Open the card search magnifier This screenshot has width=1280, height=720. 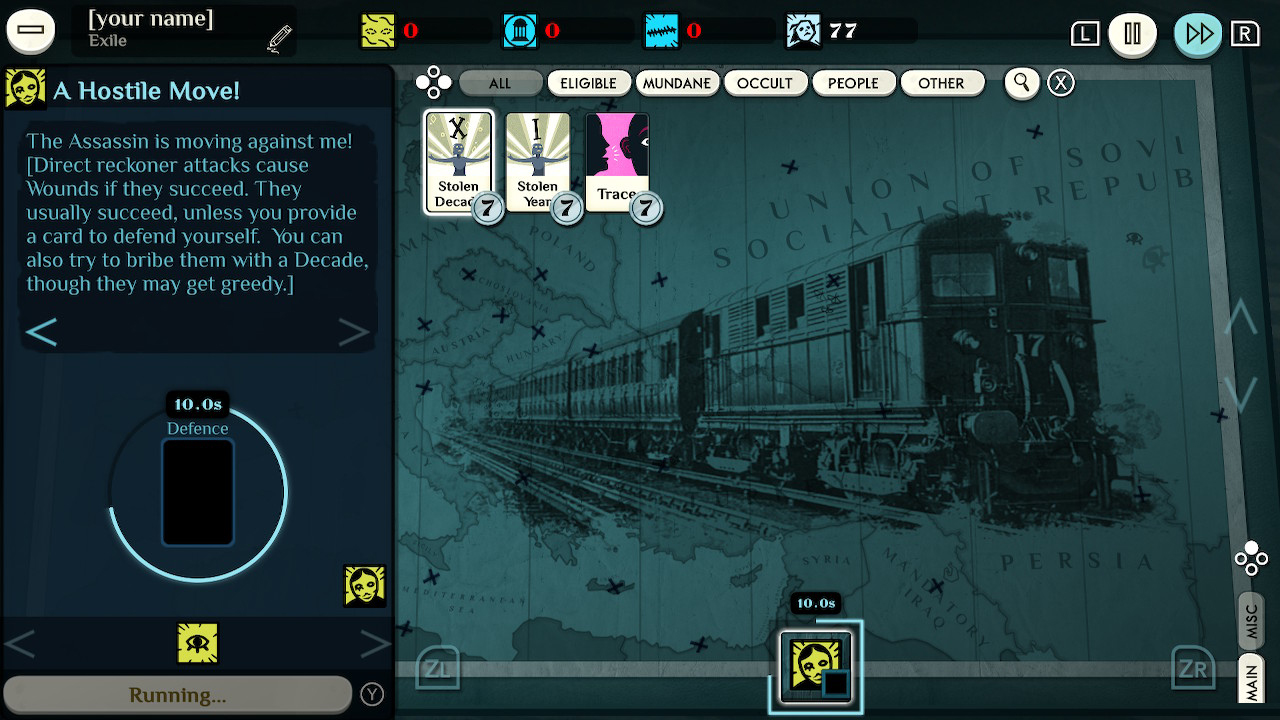pos(1021,83)
